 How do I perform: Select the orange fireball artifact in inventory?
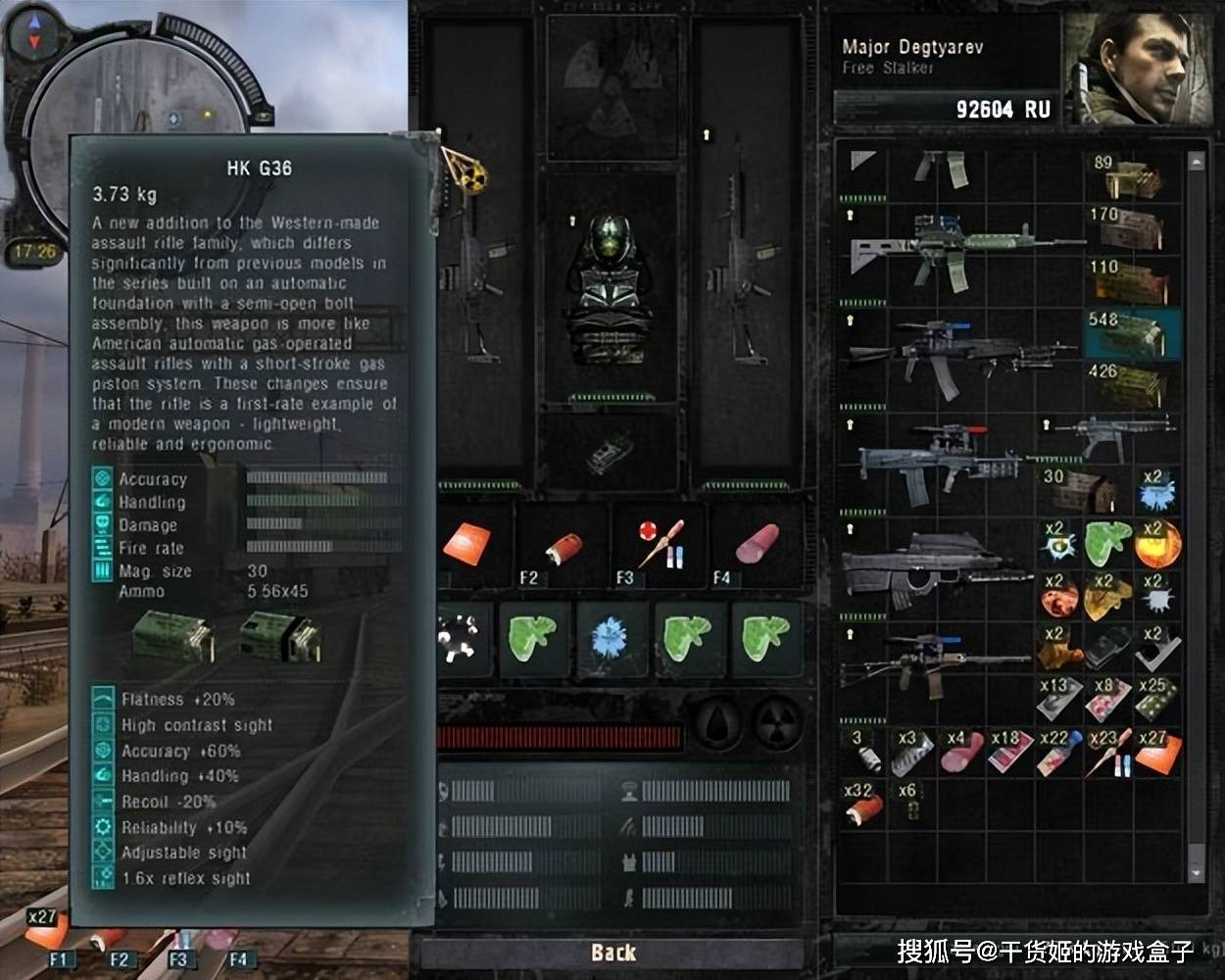(x=1158, y=542)
